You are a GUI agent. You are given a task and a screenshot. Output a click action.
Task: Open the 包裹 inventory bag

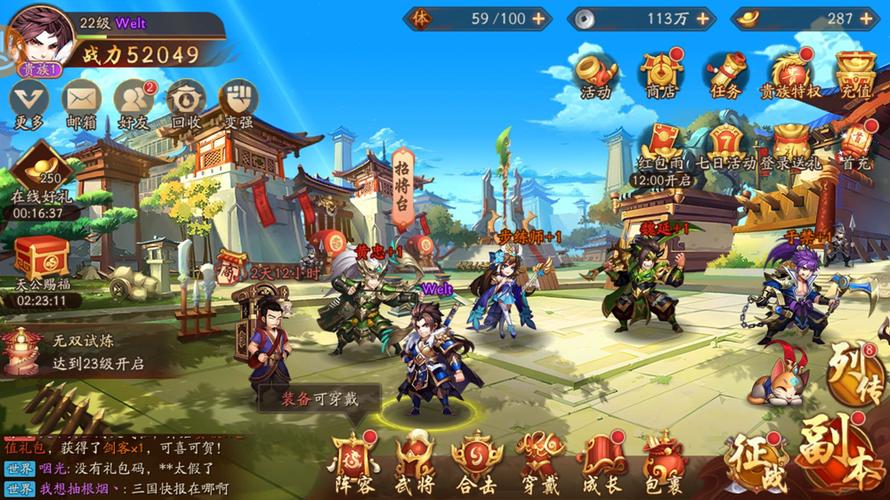663,462
